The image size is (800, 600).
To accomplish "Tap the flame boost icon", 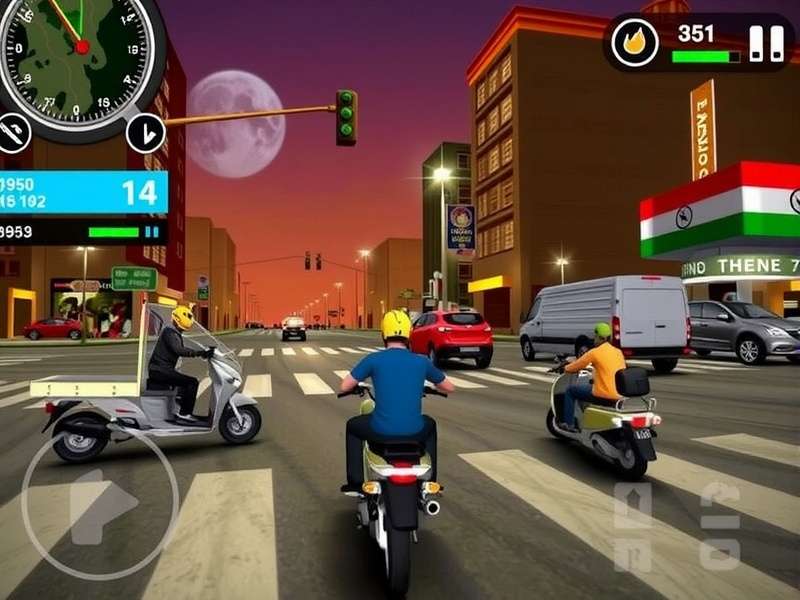I will coord(634,43).
